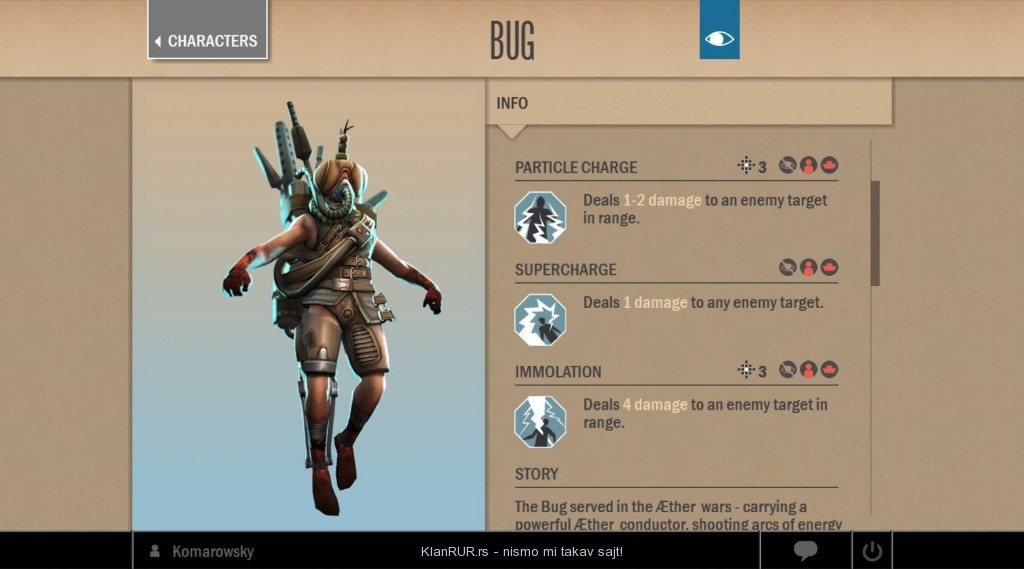Select the Immolation ability icon

[x=540, y=421]
